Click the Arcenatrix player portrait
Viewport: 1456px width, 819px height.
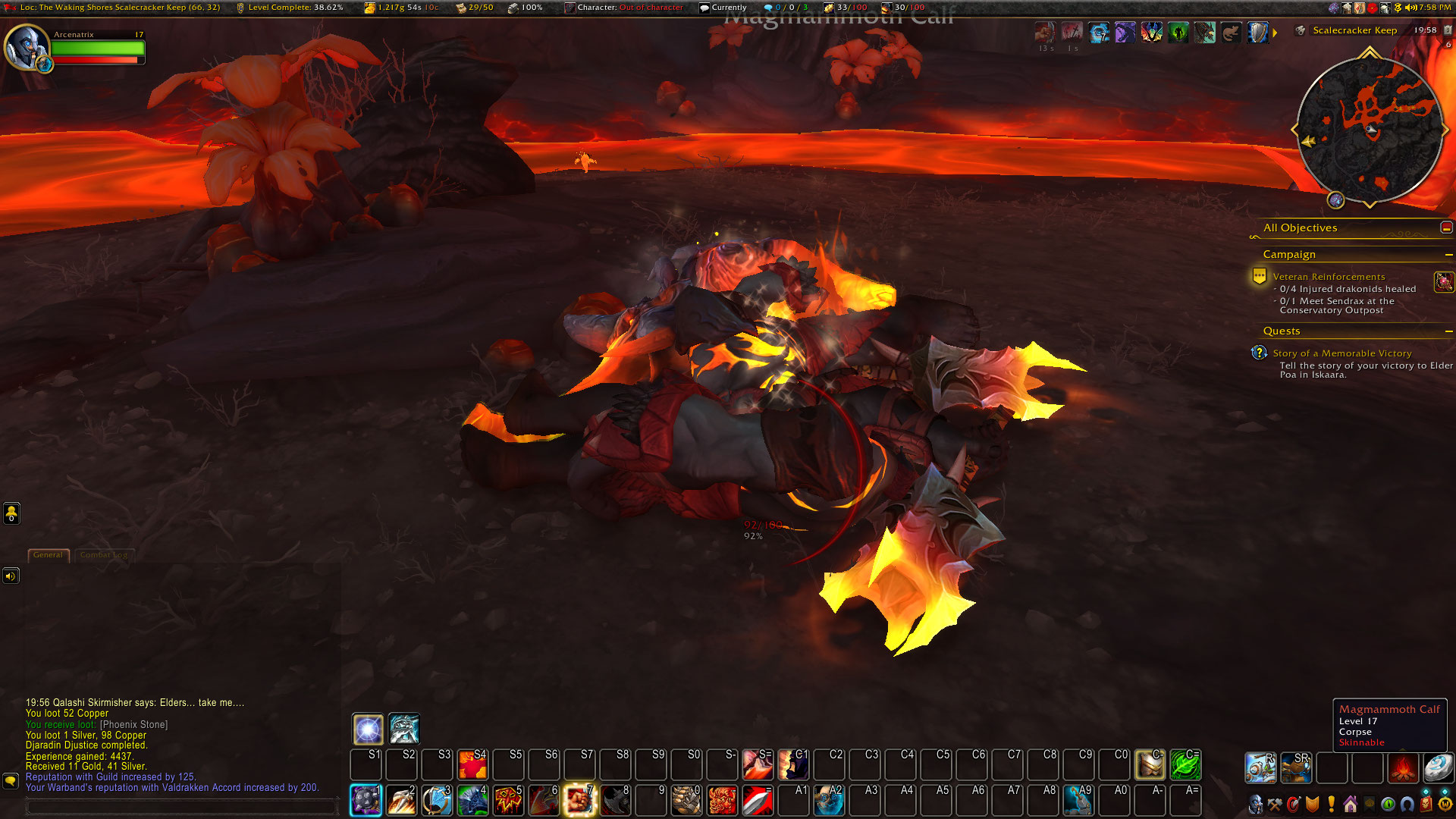pyautogui.click(x=26, y=46)
